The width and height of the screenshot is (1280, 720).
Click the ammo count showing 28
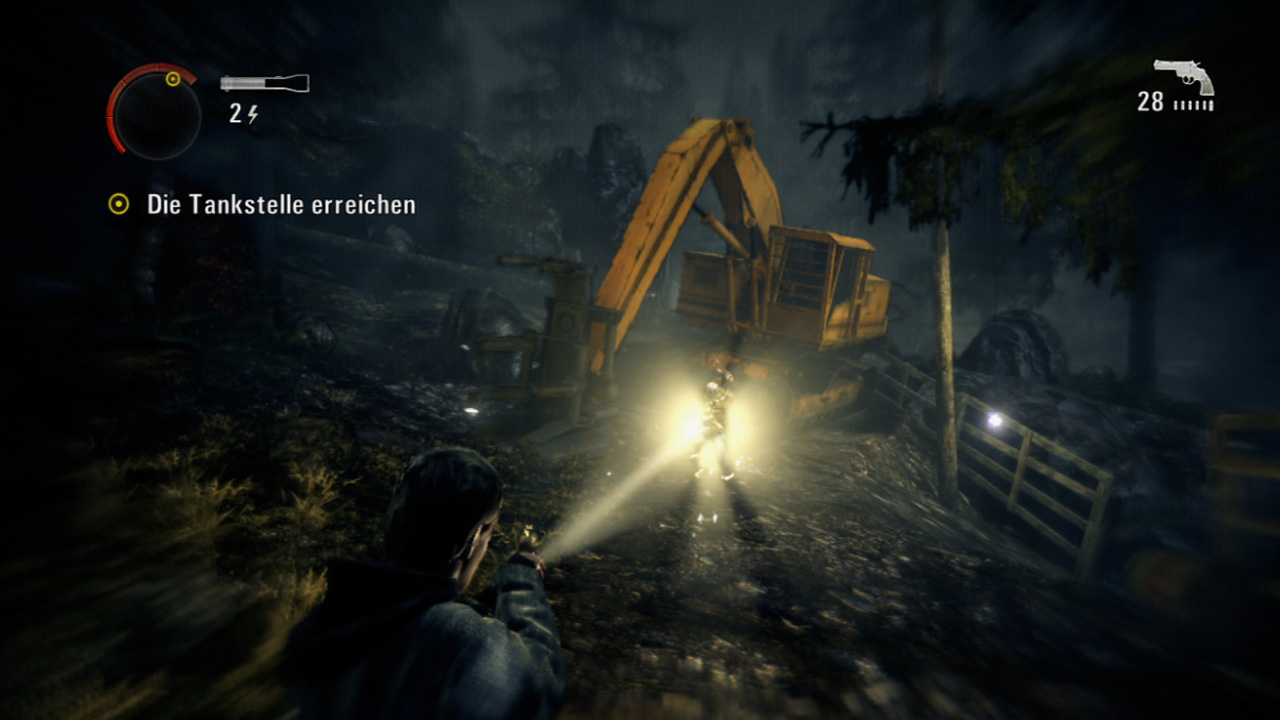1149,102
